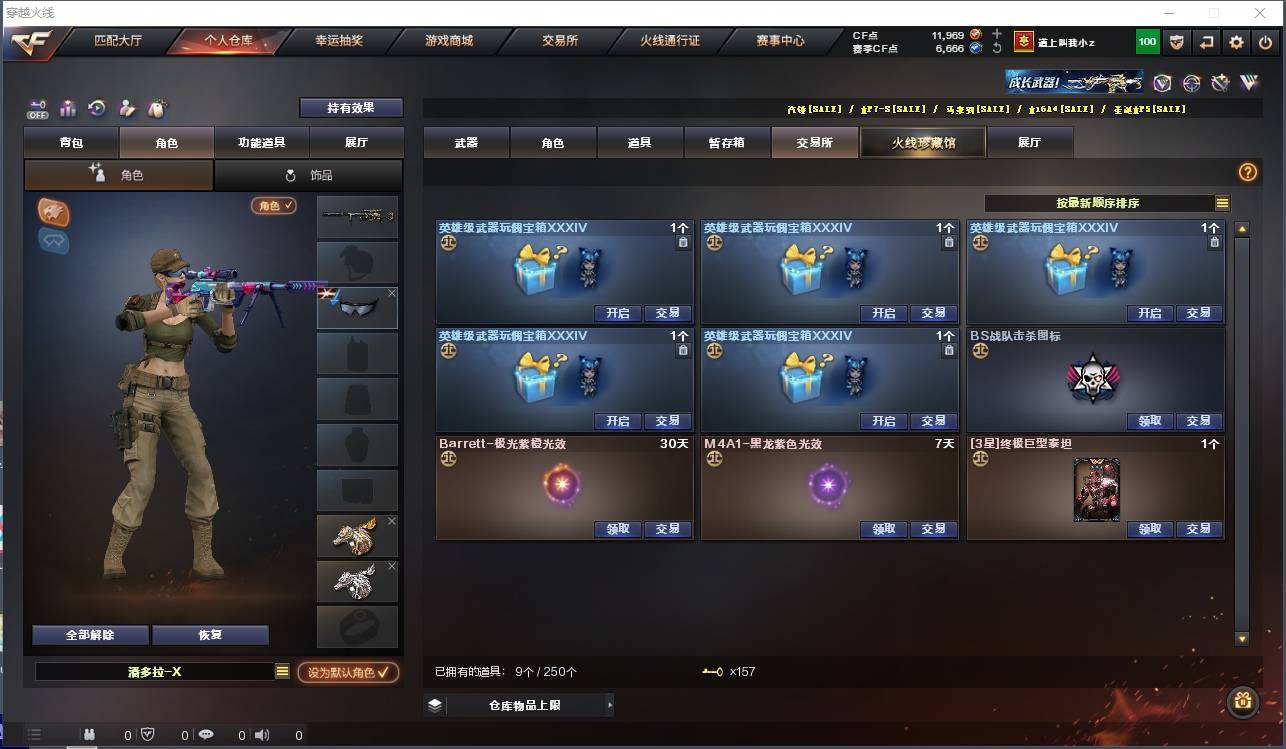Click 开启 on a 英雄级武器玩偶宝箱XXXIV box
This screenshot has height=749, width=1286.
tap(617, 313)
